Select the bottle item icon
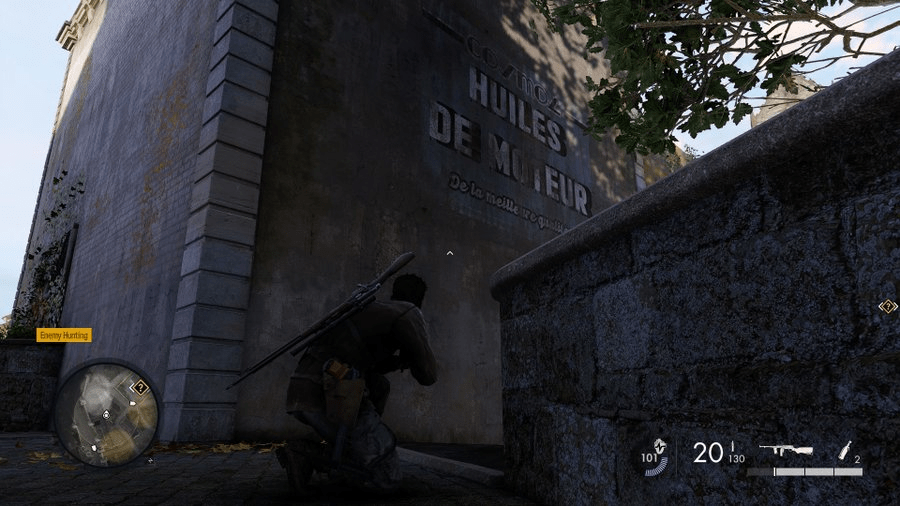 (x=843, y=450)
